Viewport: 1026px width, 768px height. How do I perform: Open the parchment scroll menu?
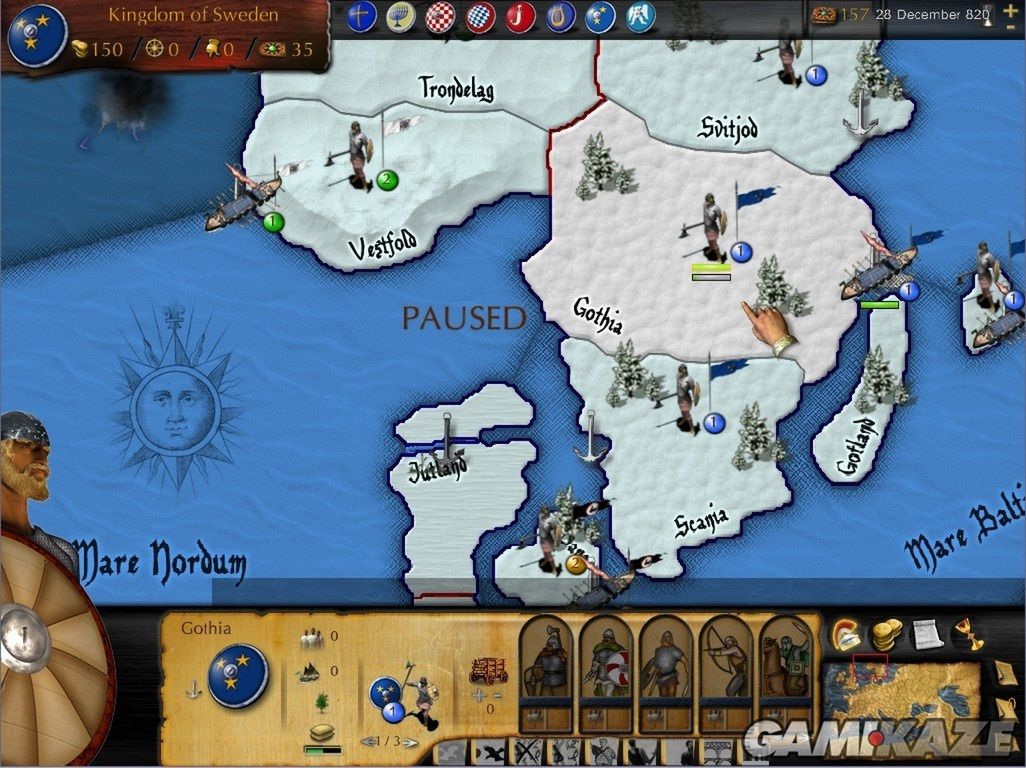pyautogui.click(x=926, y=634)
